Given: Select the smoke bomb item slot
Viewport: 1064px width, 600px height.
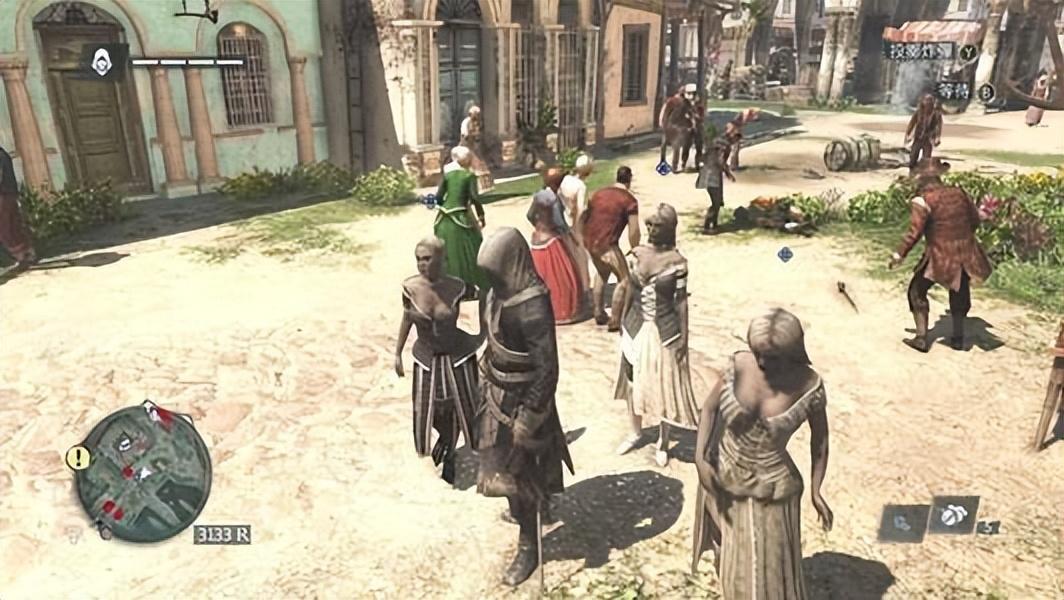Looking at the screenshot, I should (x=952, y=515).
